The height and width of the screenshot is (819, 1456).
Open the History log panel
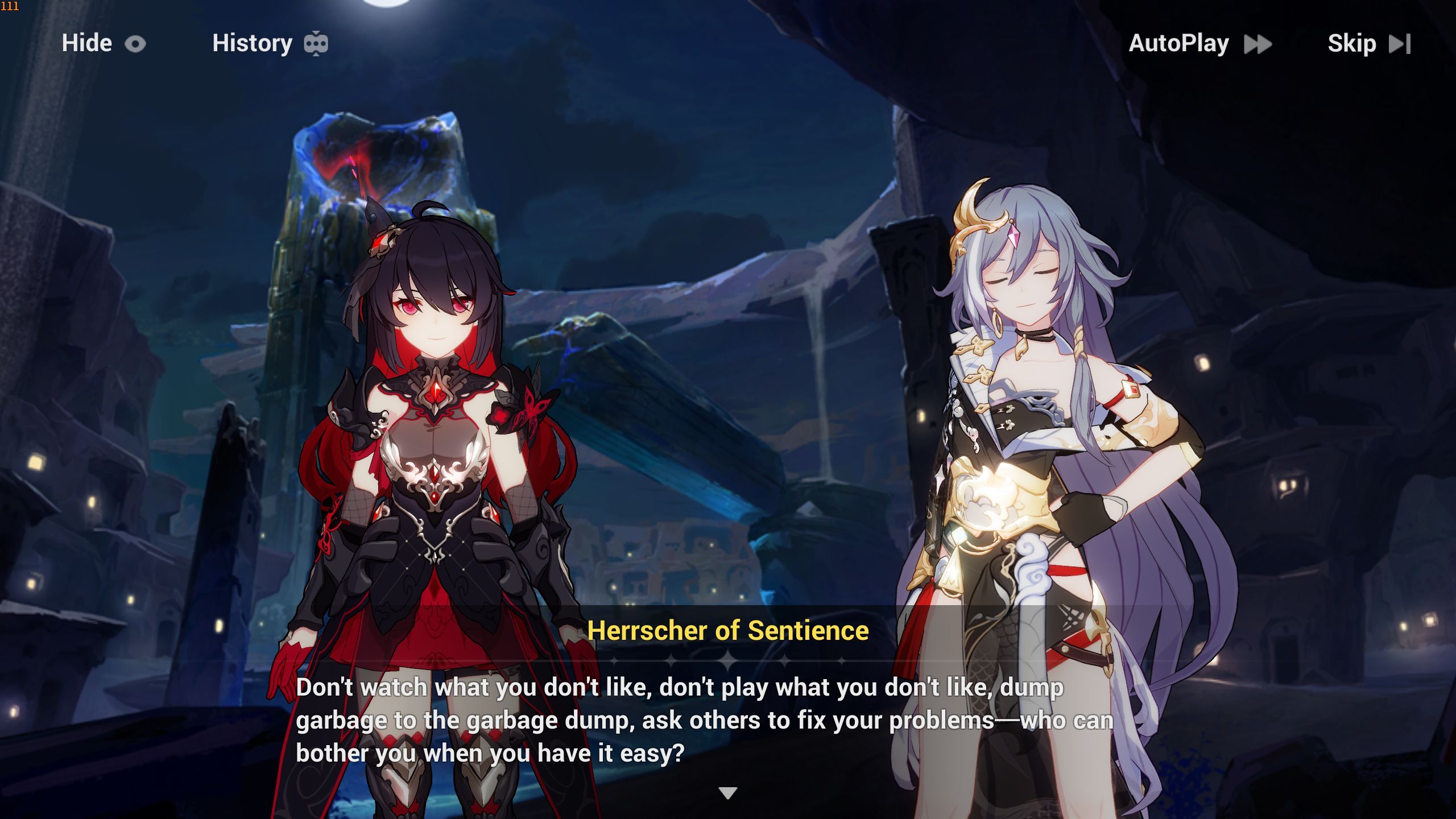[x=251, y=43]
